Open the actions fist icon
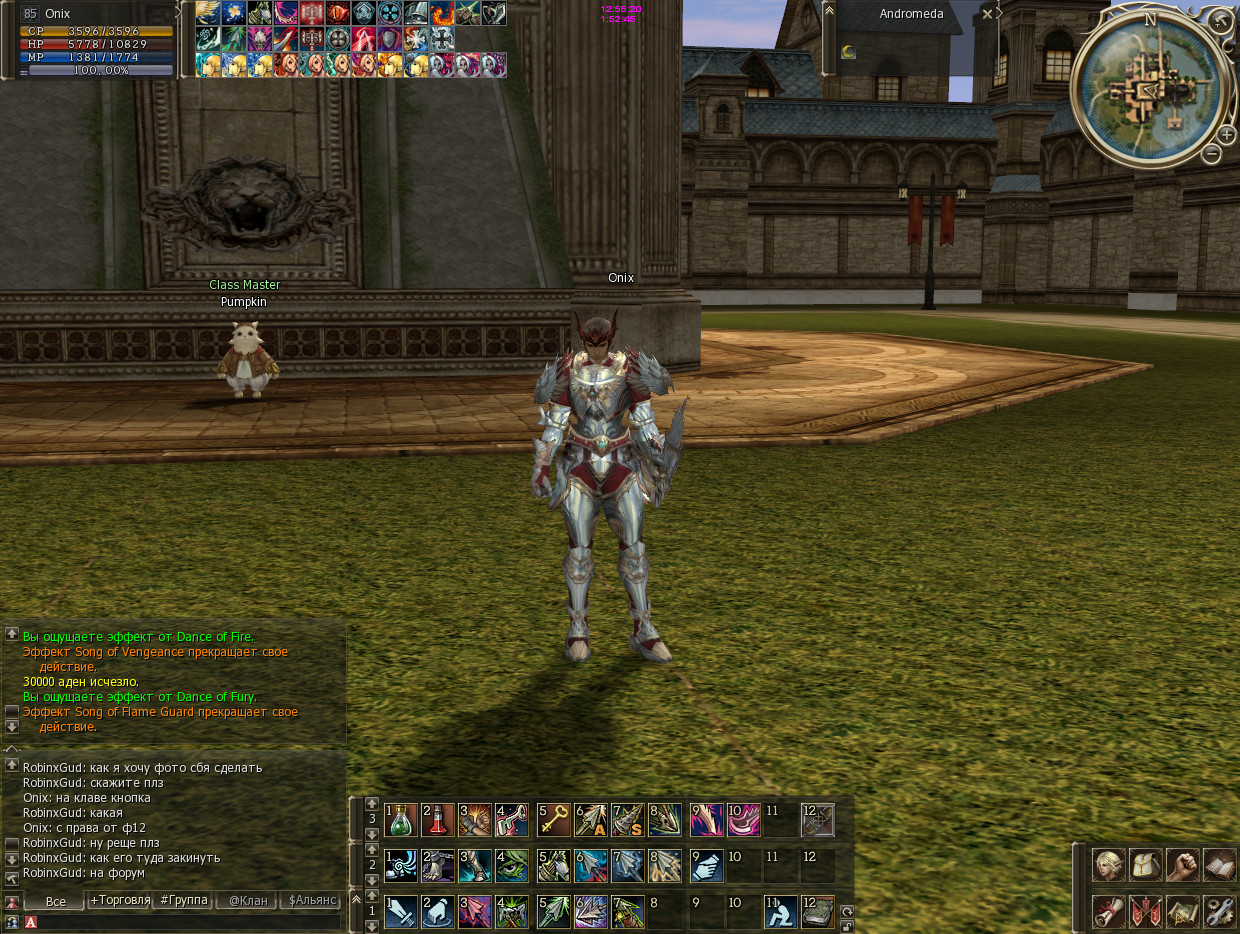1240x934 pixels. [x=1183, y=864]
